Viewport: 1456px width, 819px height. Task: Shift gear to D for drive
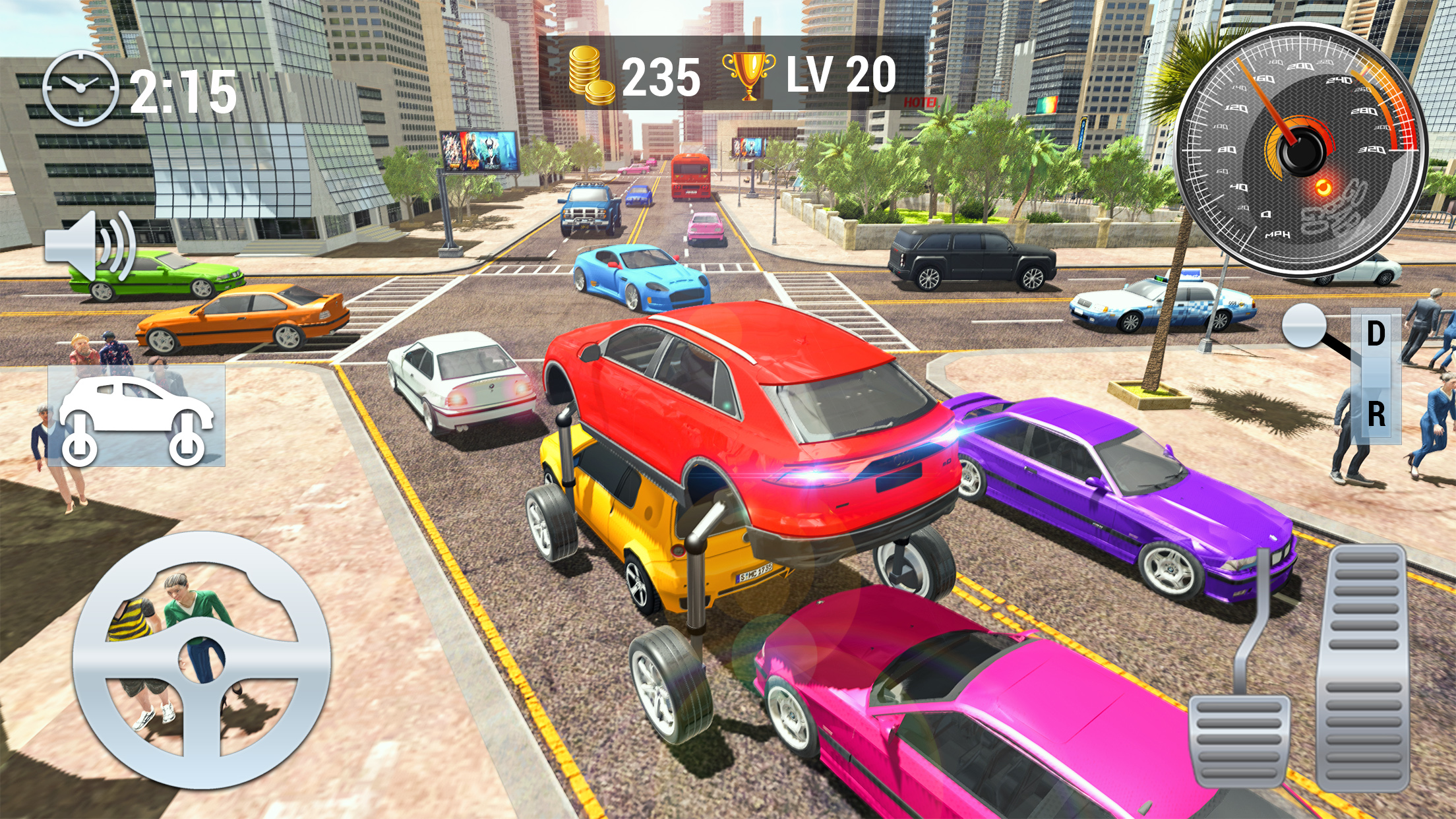[x=1376, y=334]
